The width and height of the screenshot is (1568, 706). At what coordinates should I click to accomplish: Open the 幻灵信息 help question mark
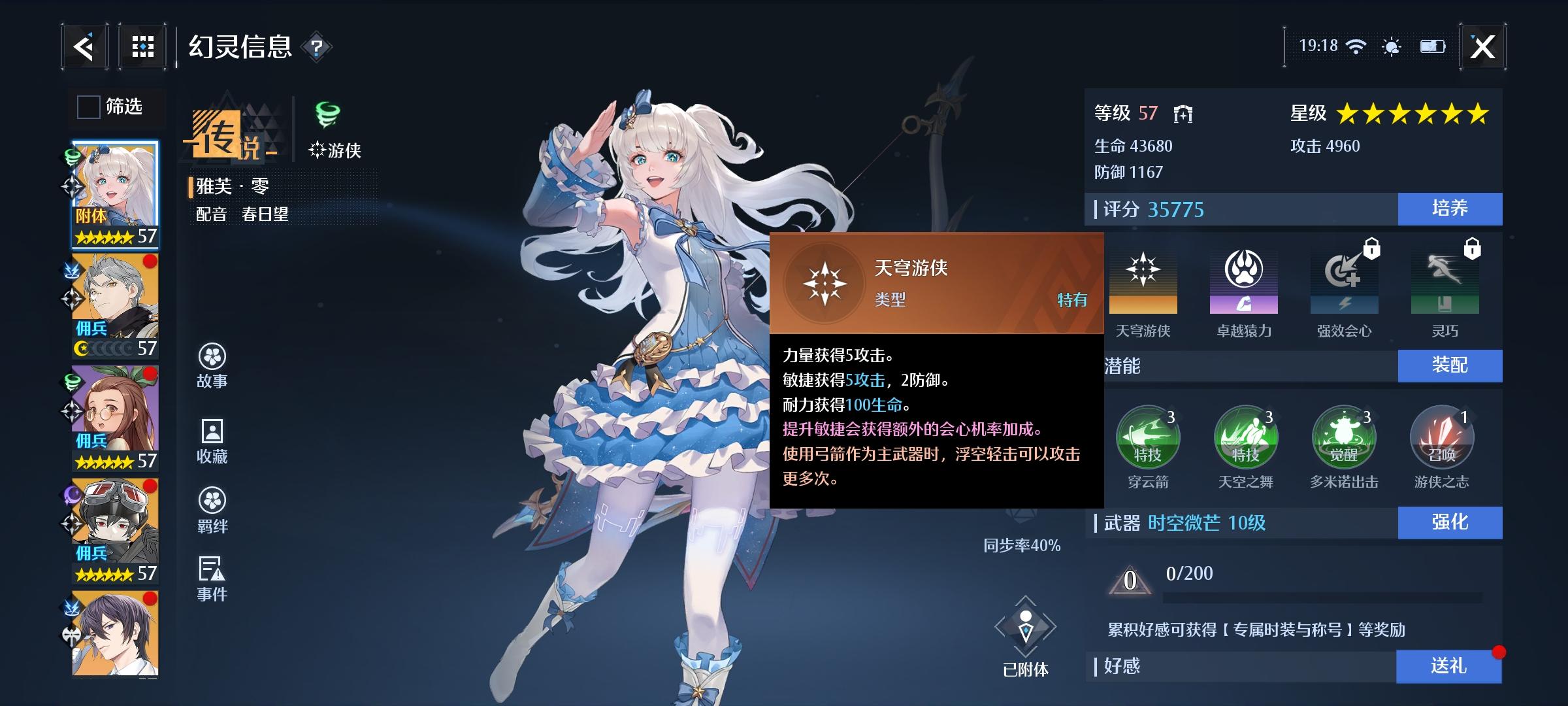click(x=316, y=48)
